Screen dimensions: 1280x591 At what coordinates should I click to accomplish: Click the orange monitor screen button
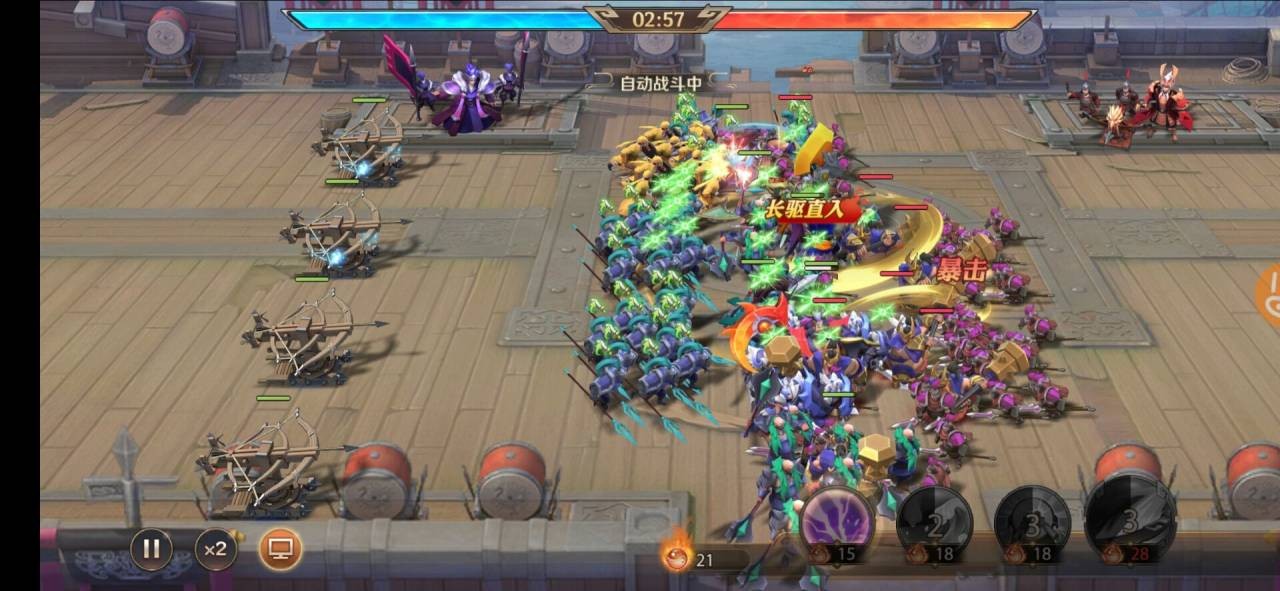pos(280,548)
